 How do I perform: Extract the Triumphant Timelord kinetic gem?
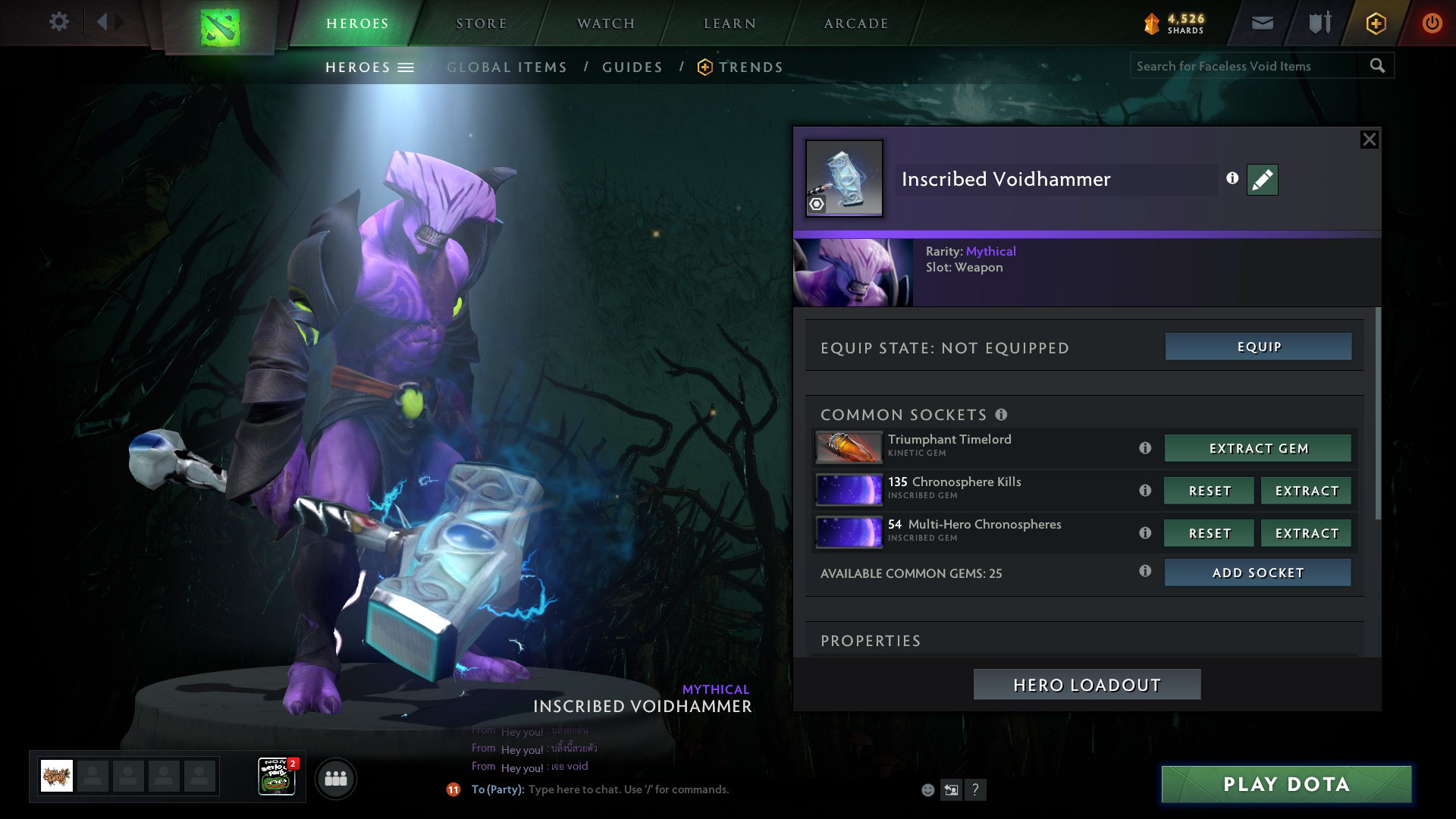[x=1258, y=448]
